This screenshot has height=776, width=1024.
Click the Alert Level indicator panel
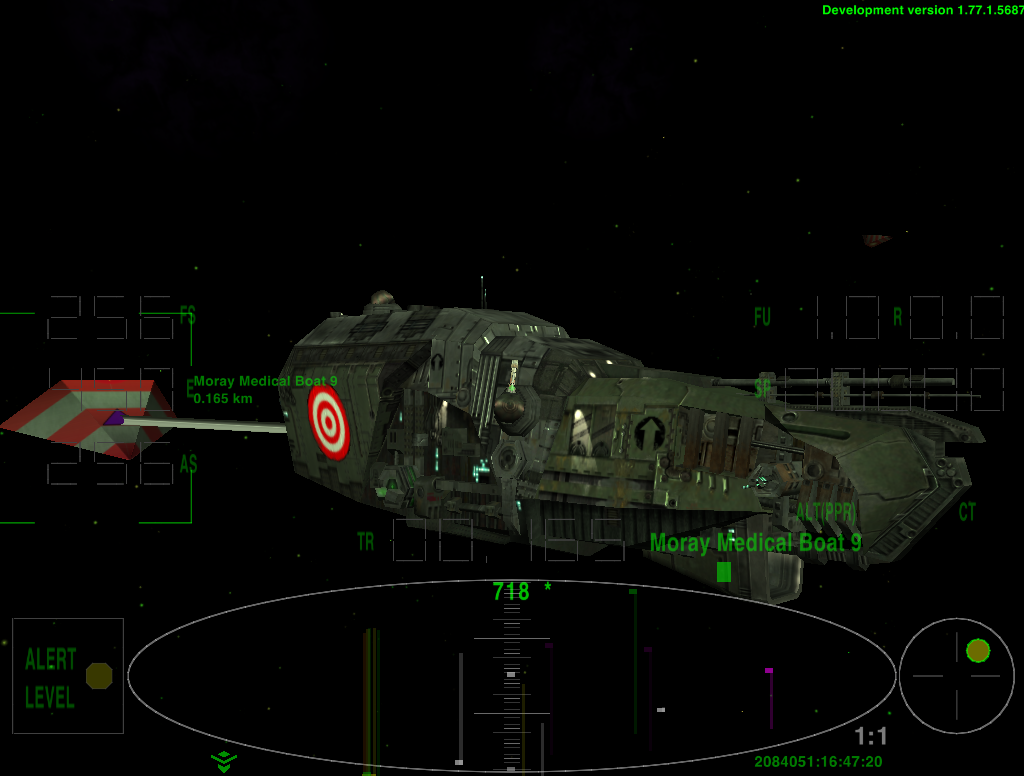tap(68, 677)
